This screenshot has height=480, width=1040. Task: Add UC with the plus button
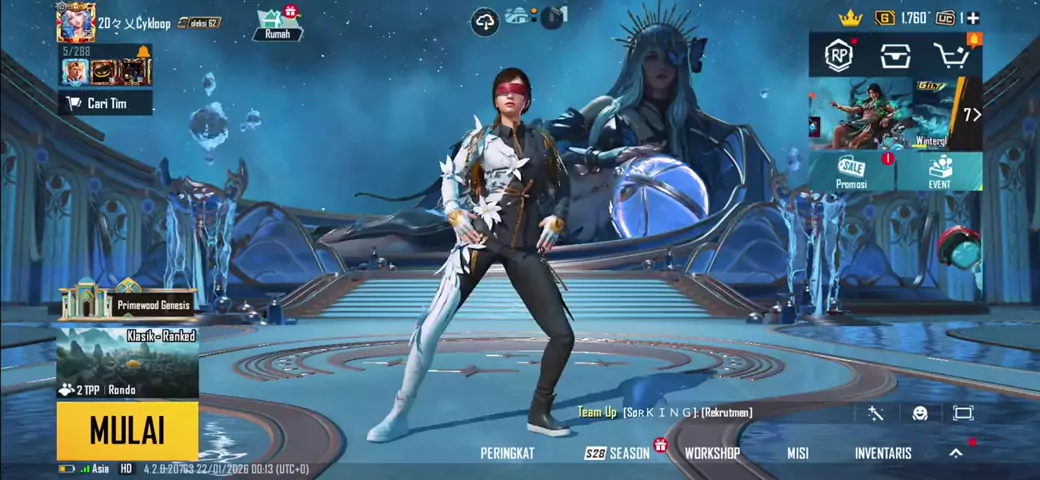tap(973, 18)
